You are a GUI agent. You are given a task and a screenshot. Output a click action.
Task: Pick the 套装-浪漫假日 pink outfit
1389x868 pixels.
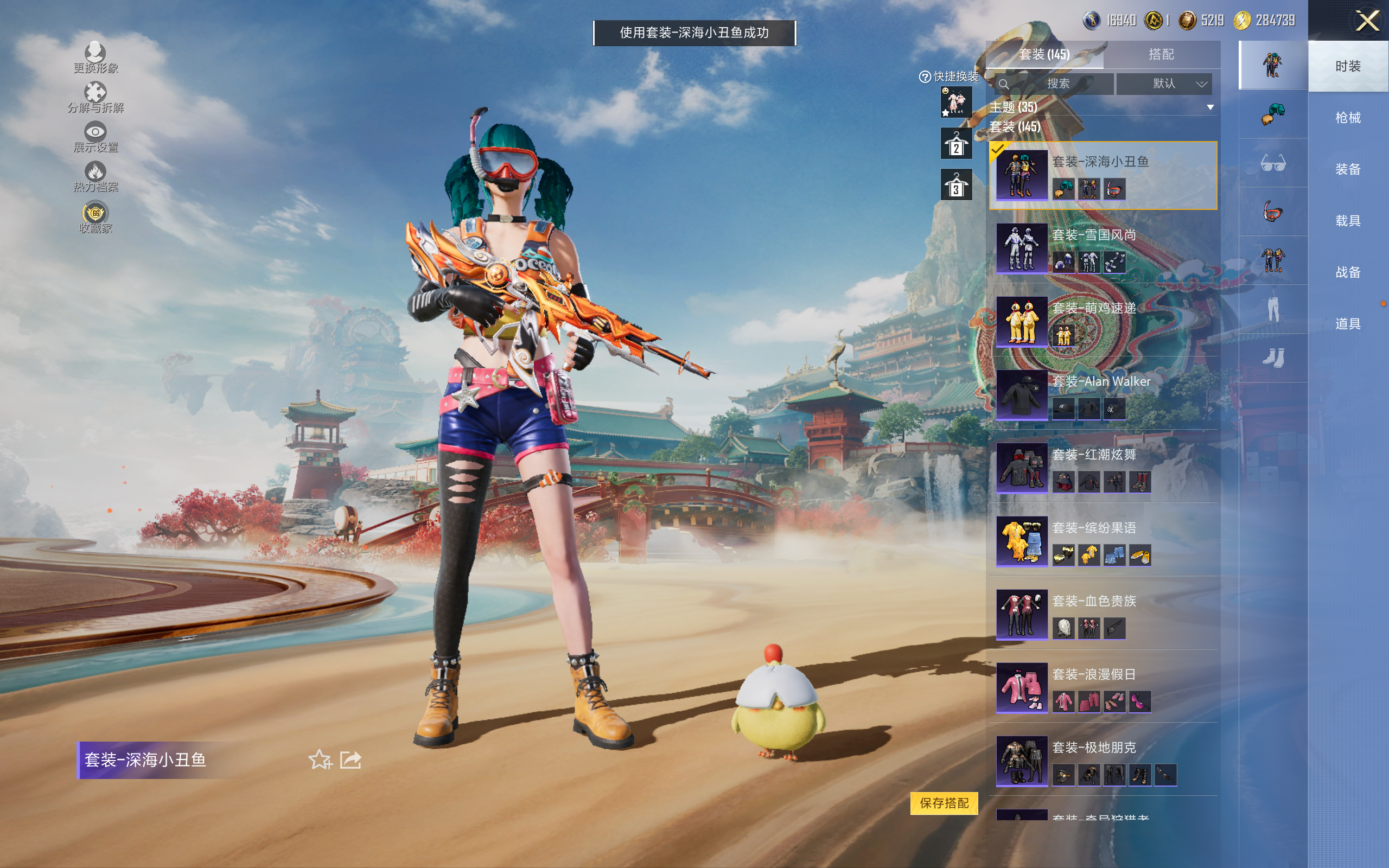[1102, 687]
